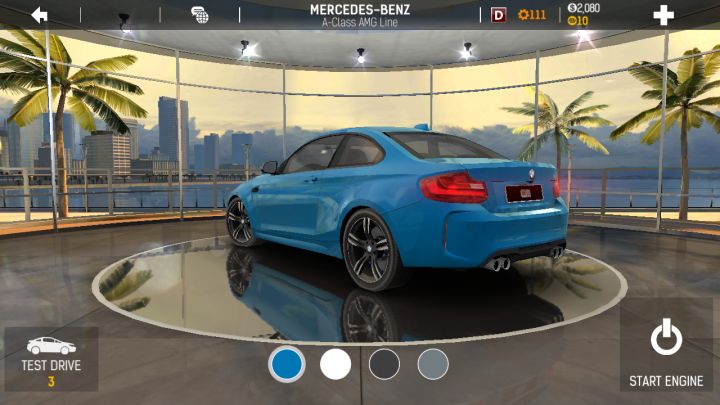Open the globe and coins icon
This screenshot has width=720, height=405.
(200, 15)
